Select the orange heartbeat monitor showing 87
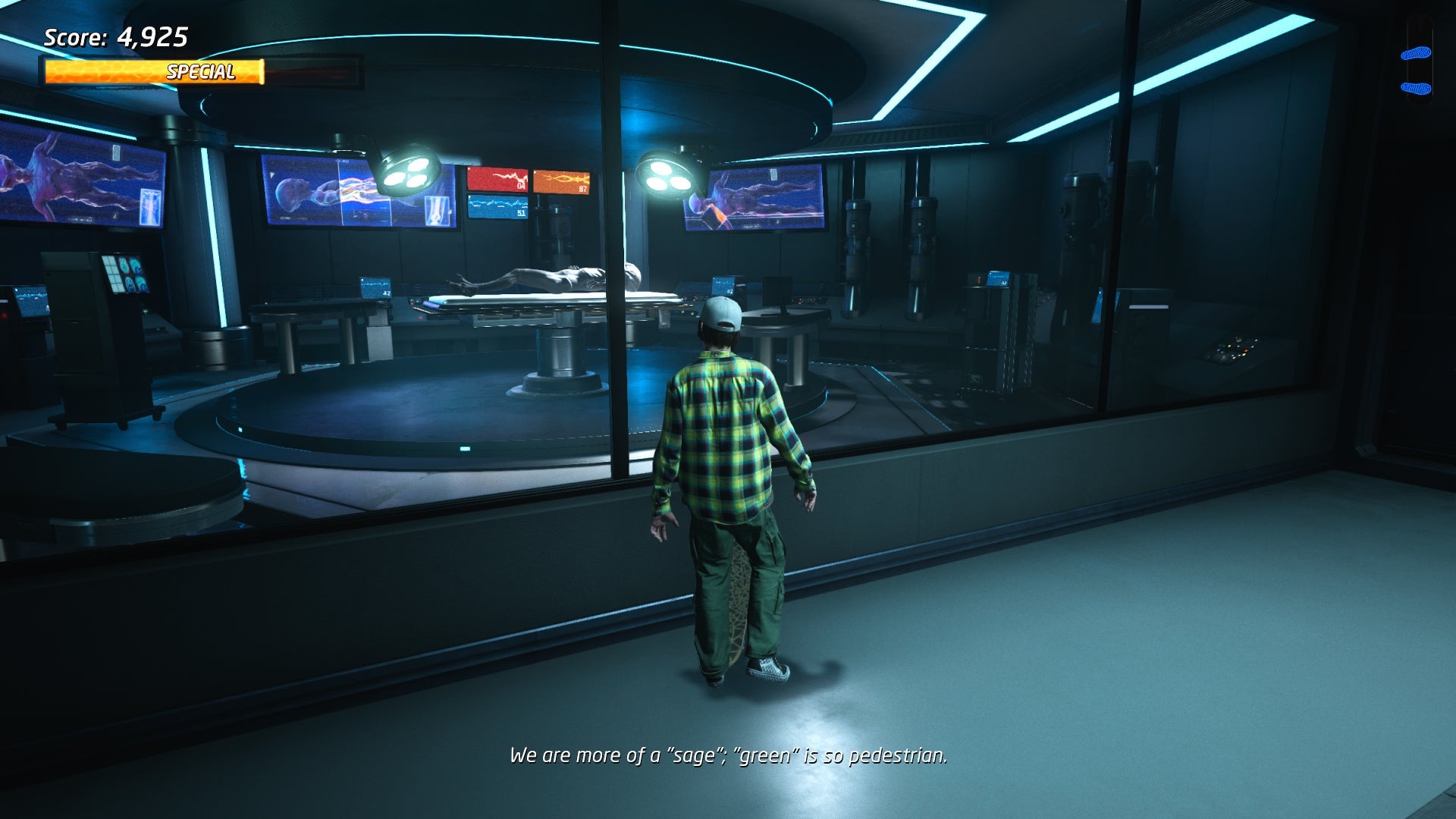The height and width of the screenshot is (819, 1456). [x=563, y=182]
